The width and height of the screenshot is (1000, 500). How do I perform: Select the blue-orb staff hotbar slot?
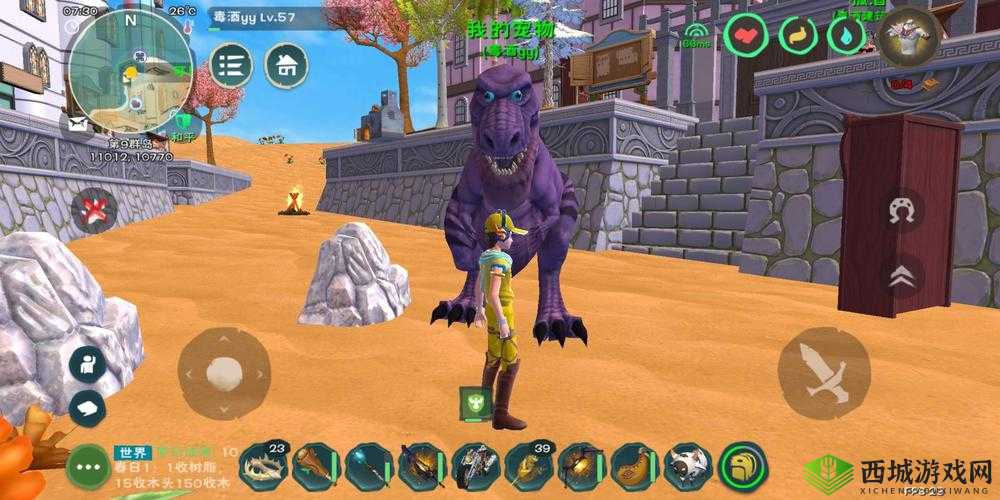(x=369, y=466)
